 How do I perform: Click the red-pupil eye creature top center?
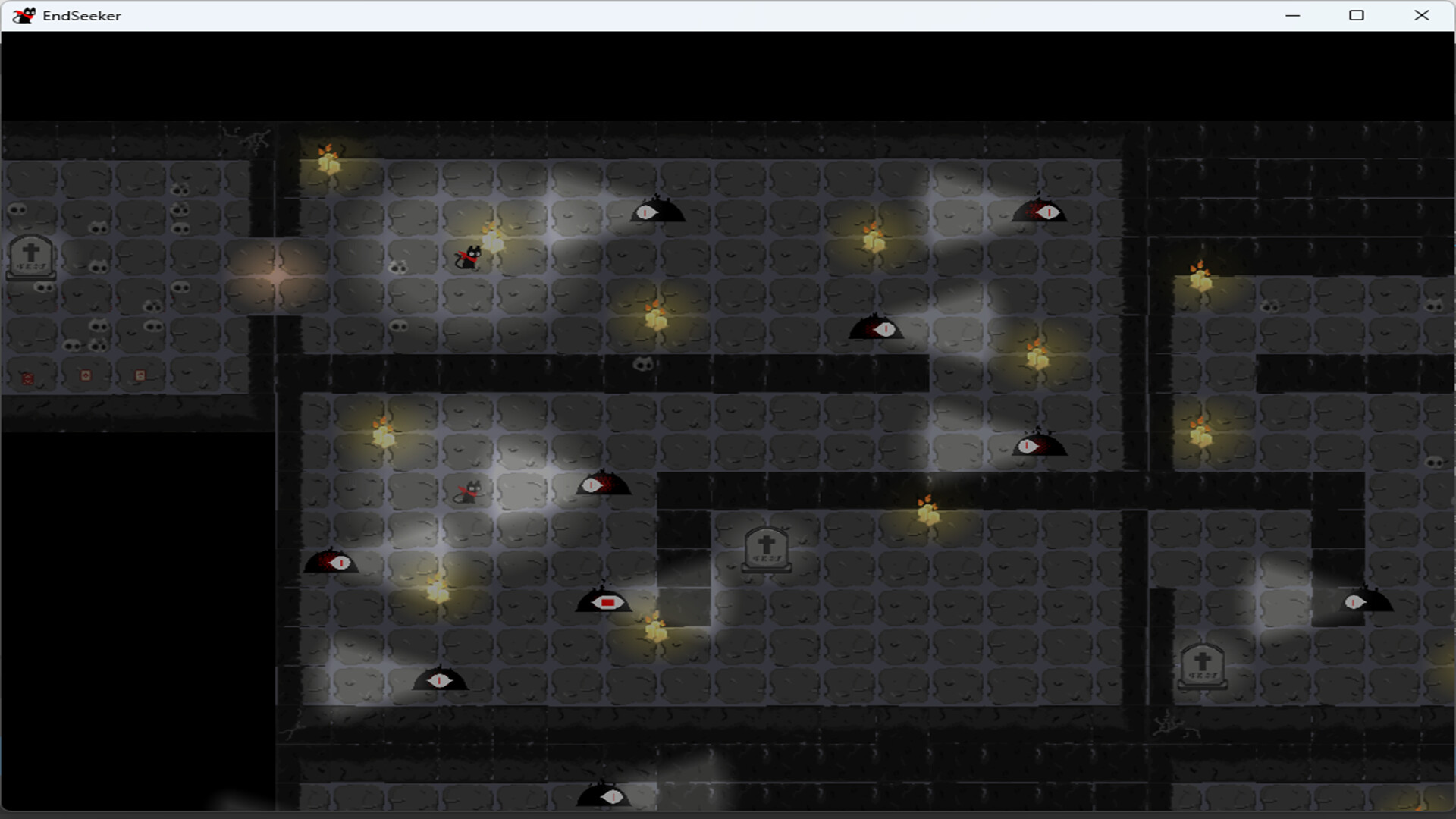(658, 212)
